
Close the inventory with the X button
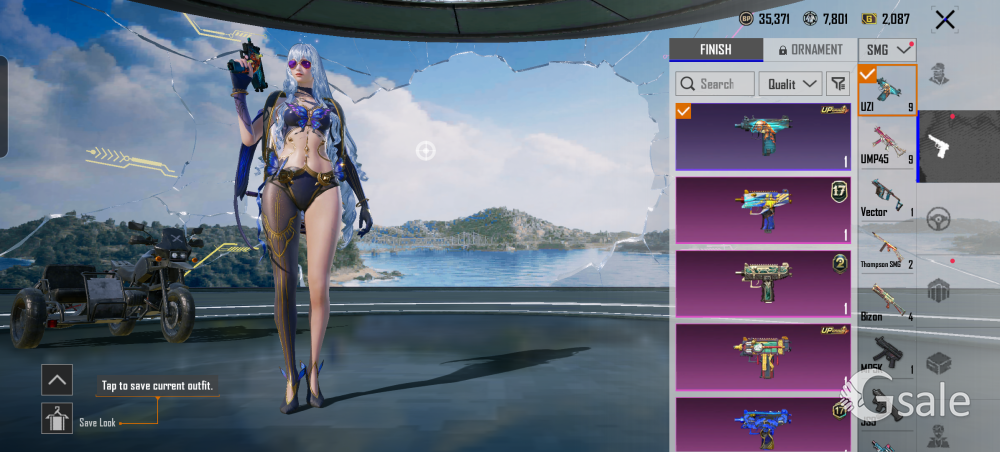944,19
